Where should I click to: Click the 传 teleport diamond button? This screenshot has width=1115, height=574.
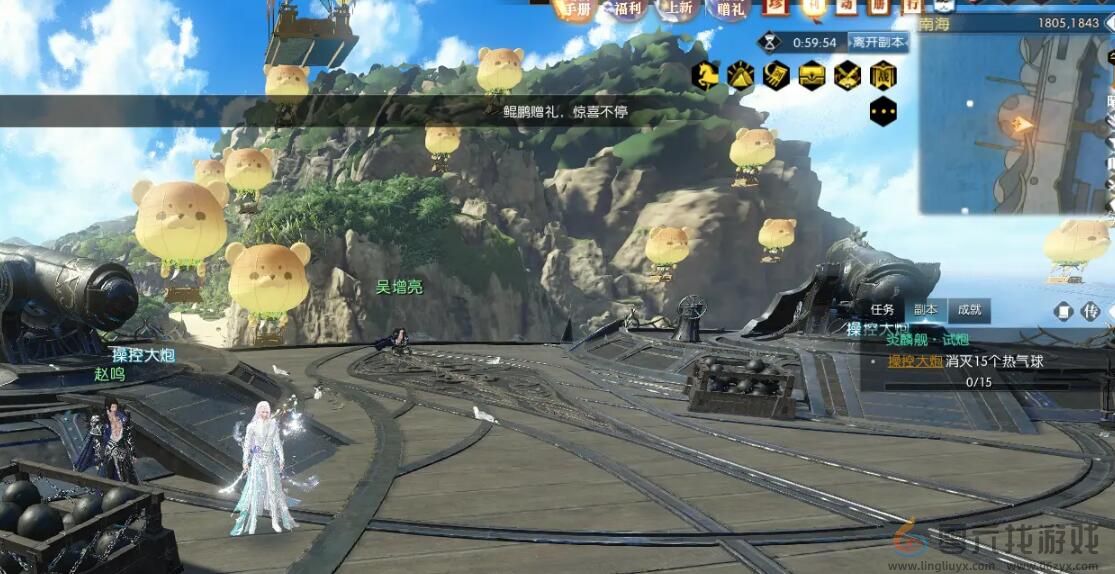[1091, 312]
